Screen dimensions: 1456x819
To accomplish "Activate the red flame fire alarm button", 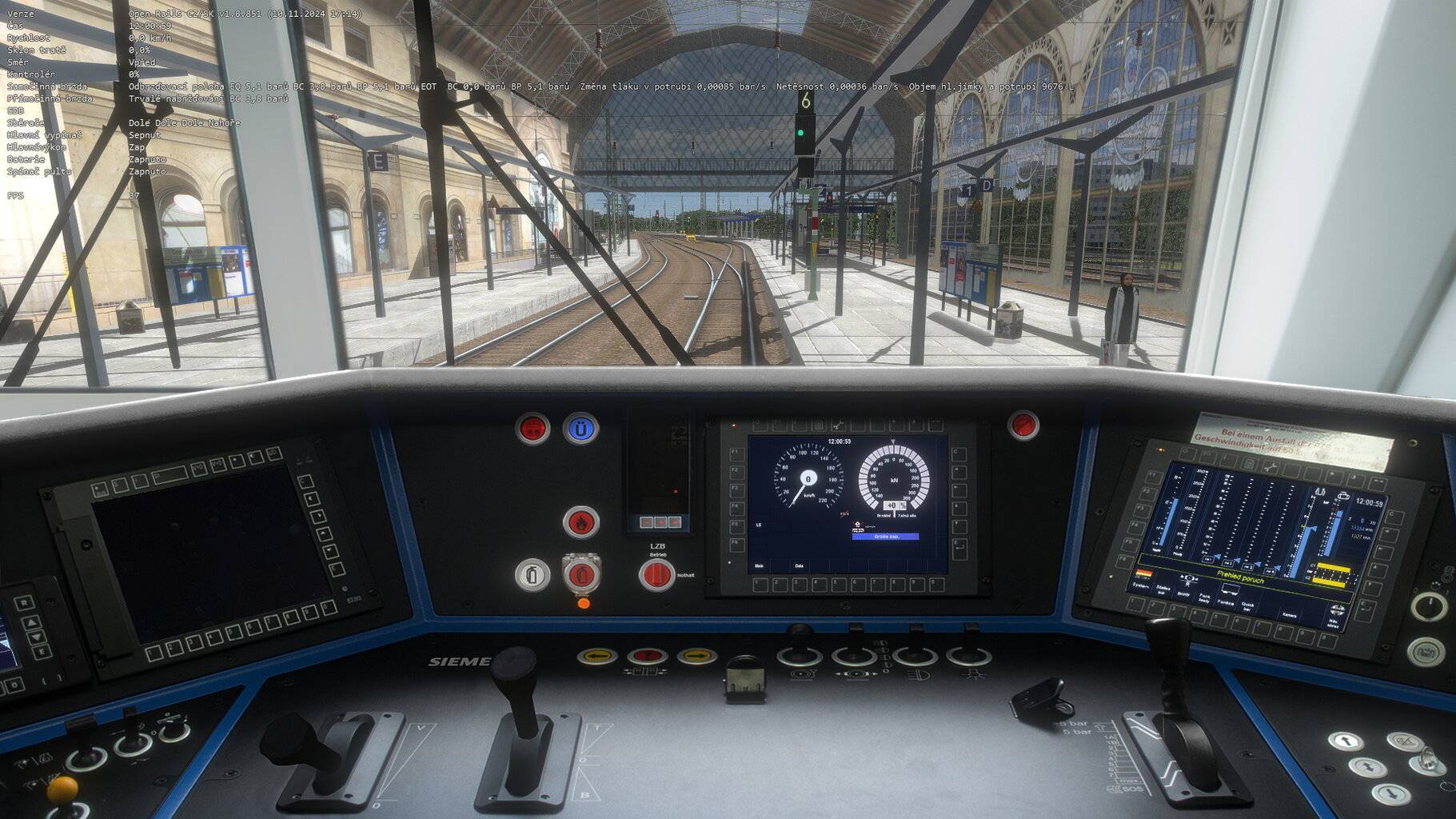I will (x=580, y=522).
